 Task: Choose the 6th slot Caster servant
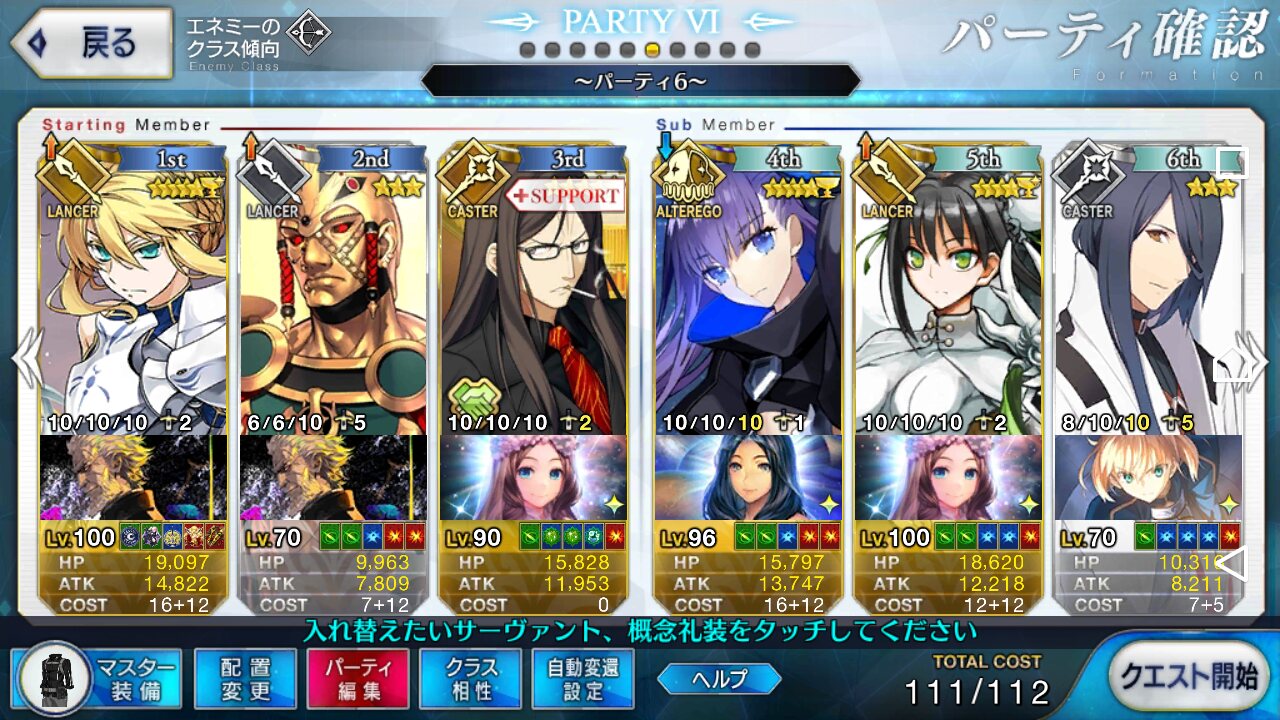pyautogui.click(x=1148, y=300)
